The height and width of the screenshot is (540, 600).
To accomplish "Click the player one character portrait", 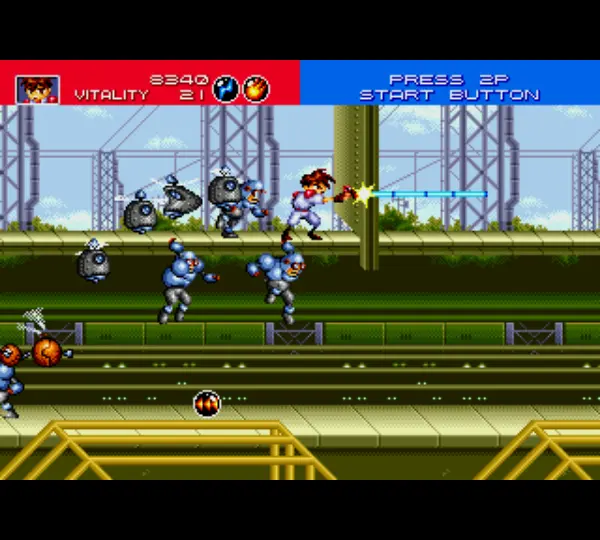I will [37, 89].
